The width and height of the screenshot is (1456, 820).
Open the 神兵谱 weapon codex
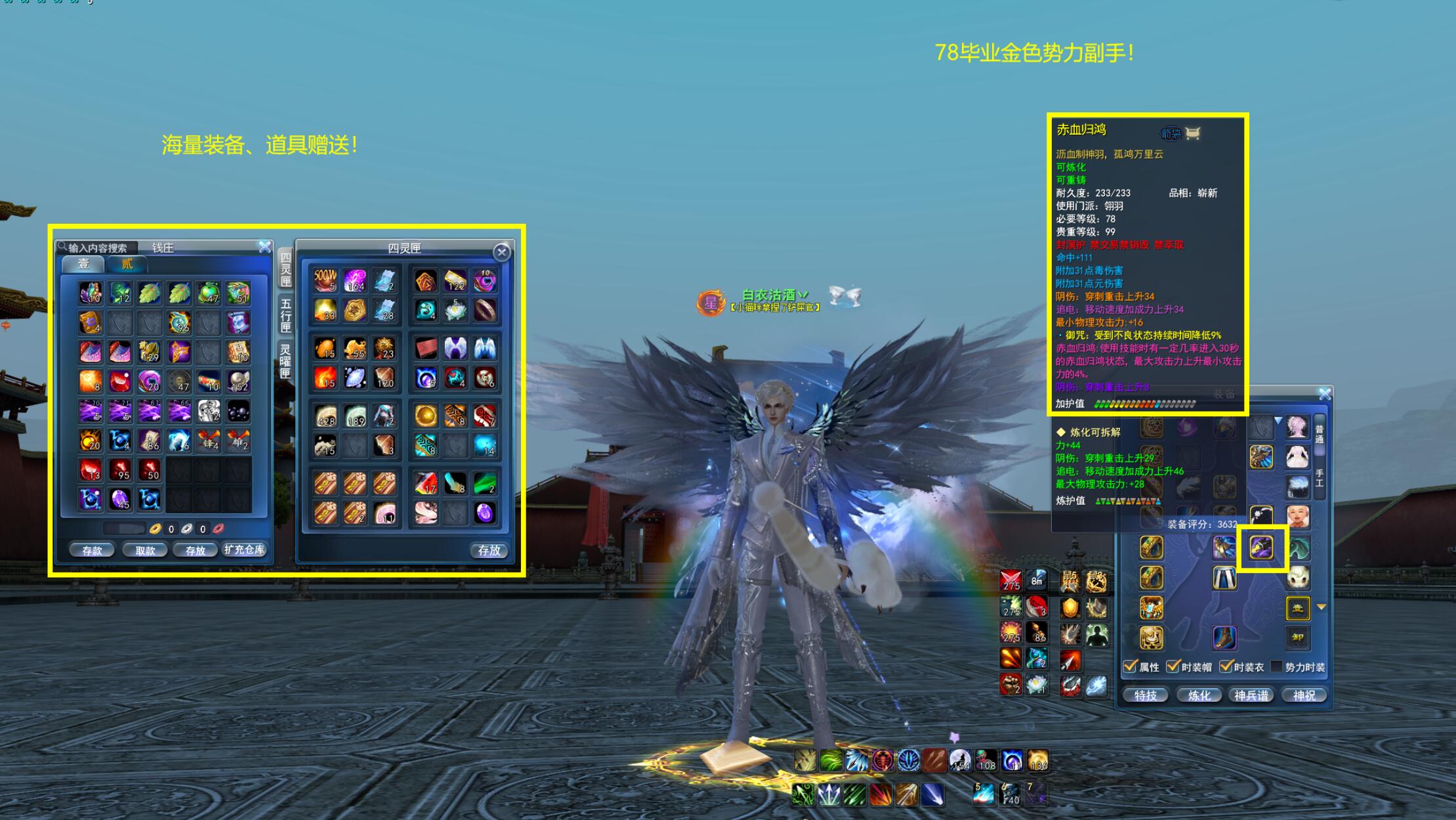click(x=1251, y=695)
